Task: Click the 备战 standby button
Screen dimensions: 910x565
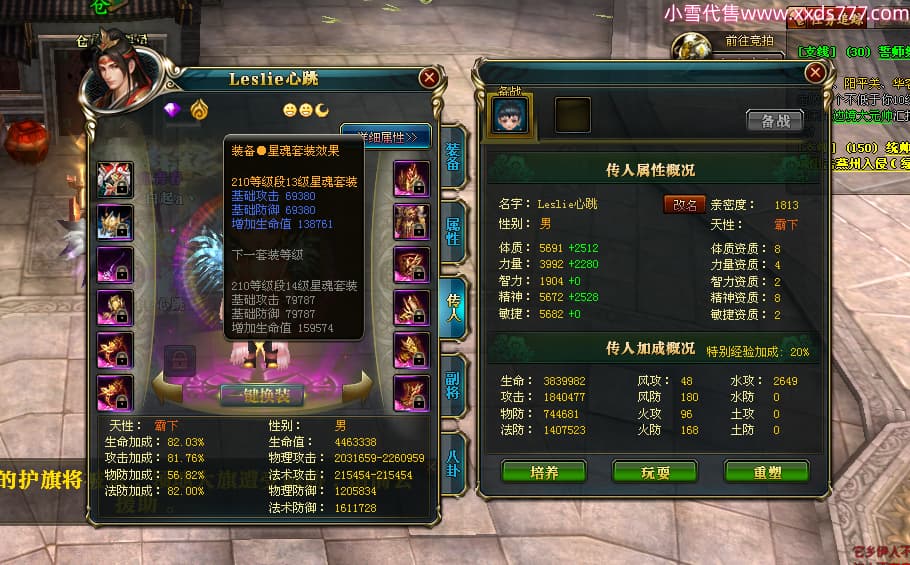Action: [775, 121]
